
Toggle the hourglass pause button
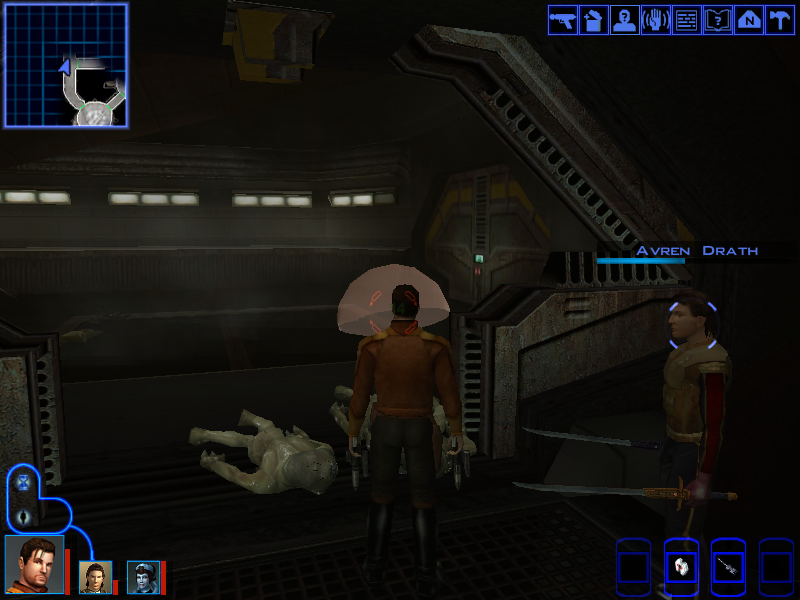(24, 483)
